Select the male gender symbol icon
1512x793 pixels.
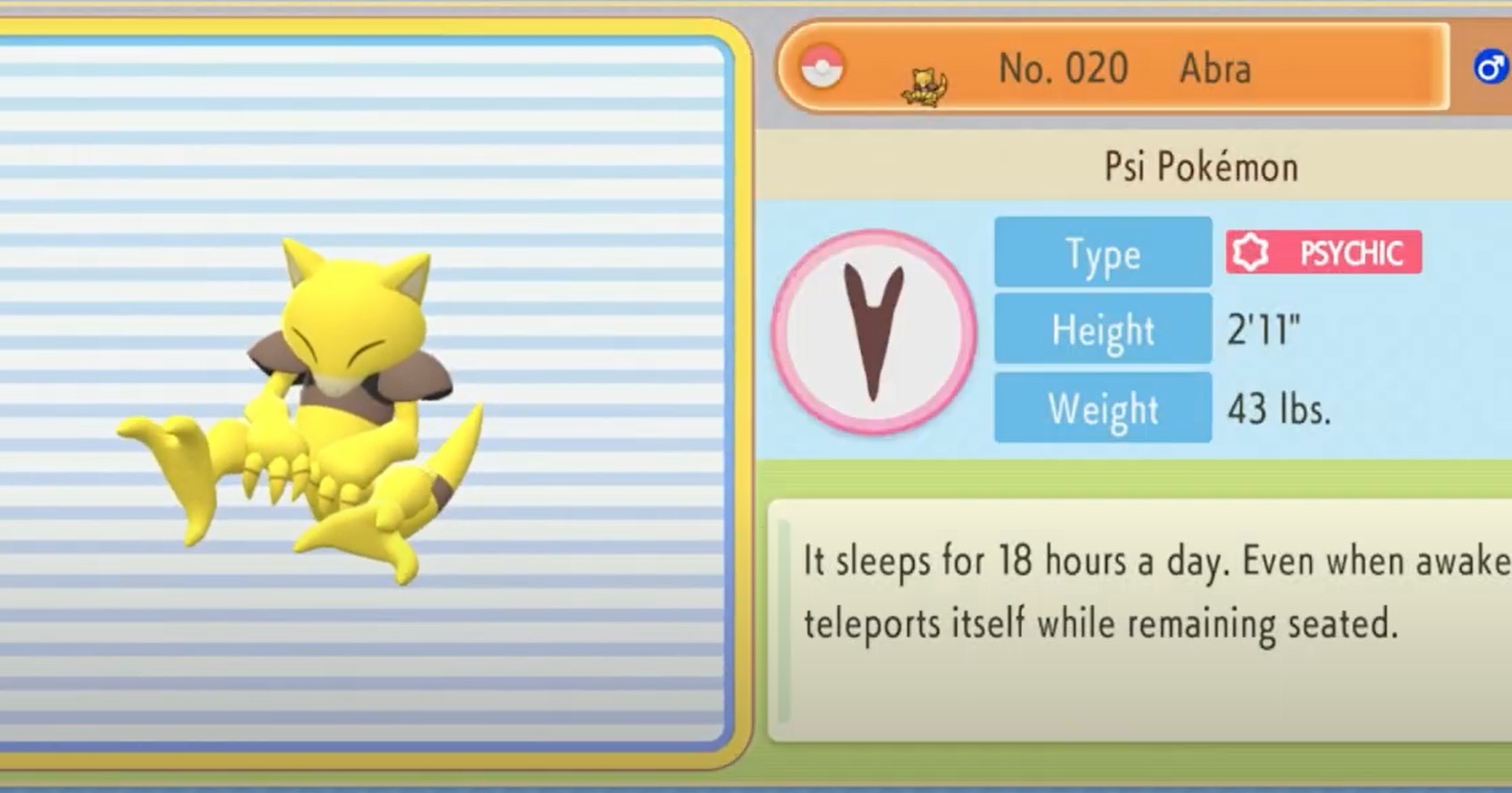point(1490,68)
